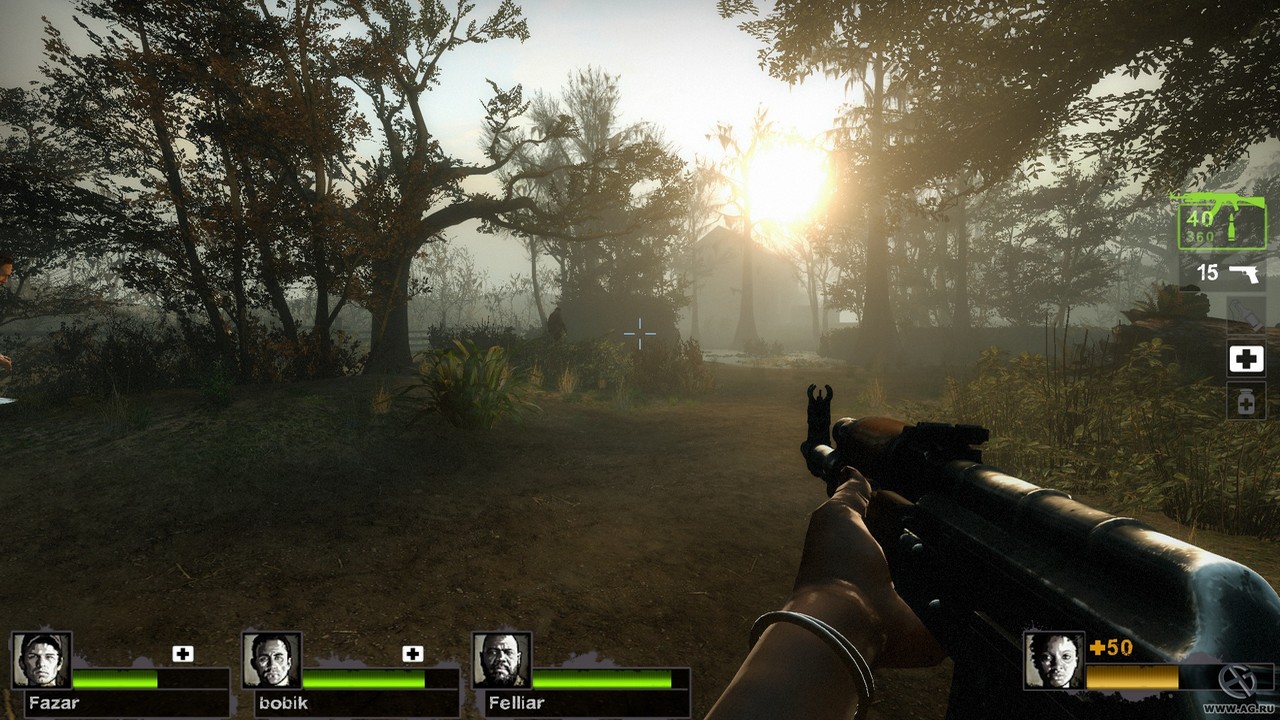Select the AK-47 primary weapon slot
This screenshot has height=720, width=1280.
click(1221, 222)
